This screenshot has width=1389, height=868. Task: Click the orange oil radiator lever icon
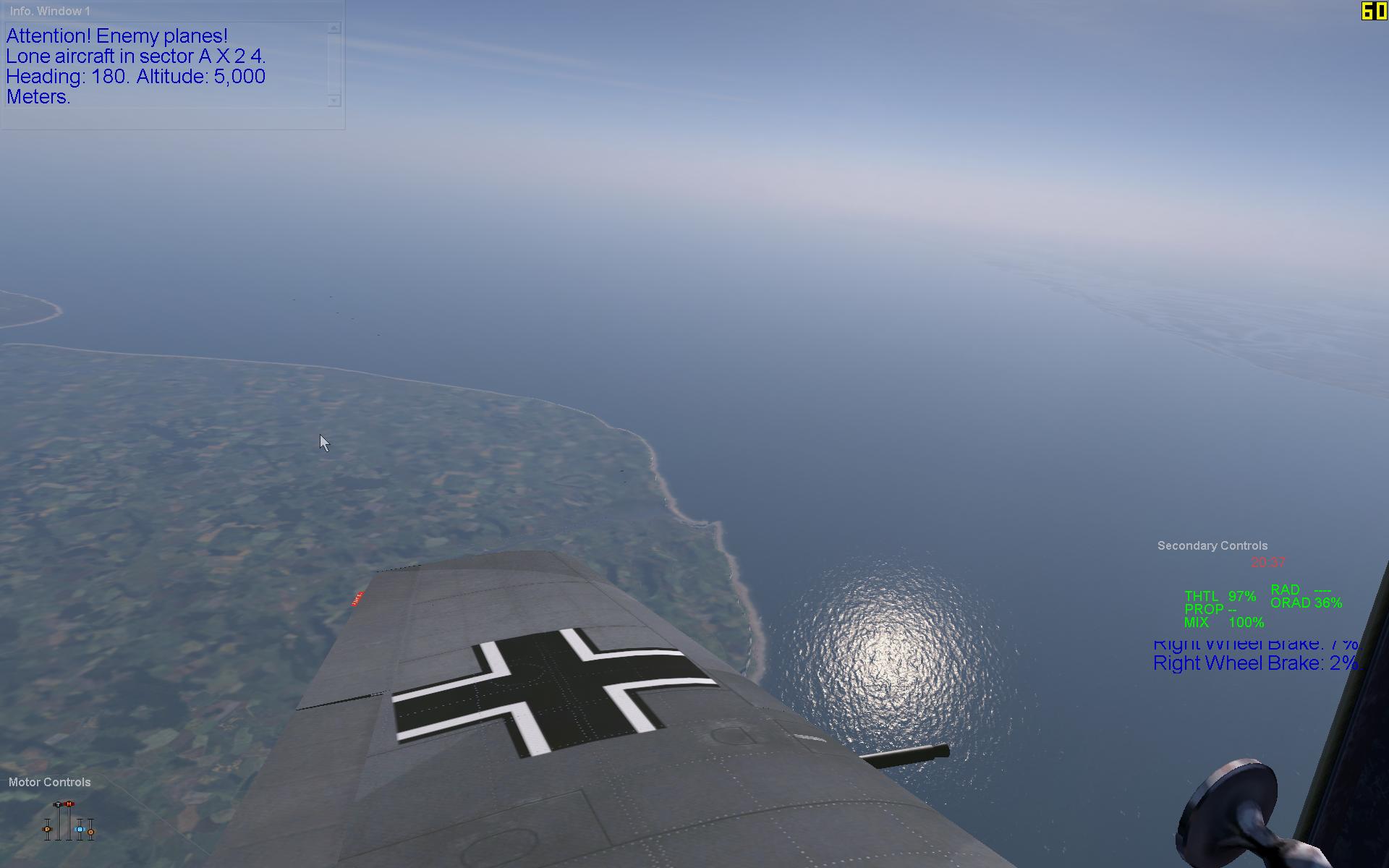(91, 833)
